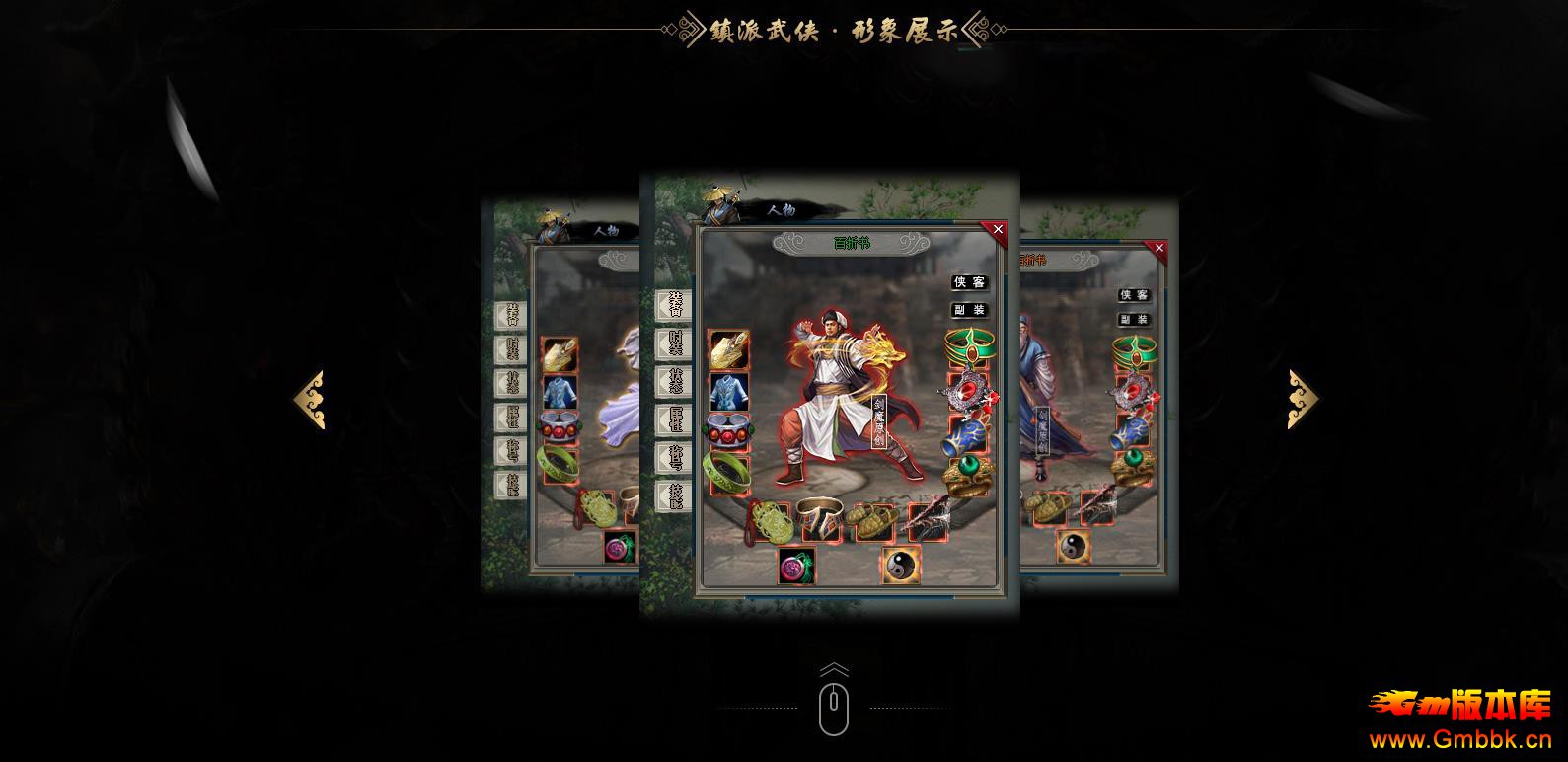1568x762 pixels.
Task: Choose the green jade bangle in center panel
Action: coord(727,472)
